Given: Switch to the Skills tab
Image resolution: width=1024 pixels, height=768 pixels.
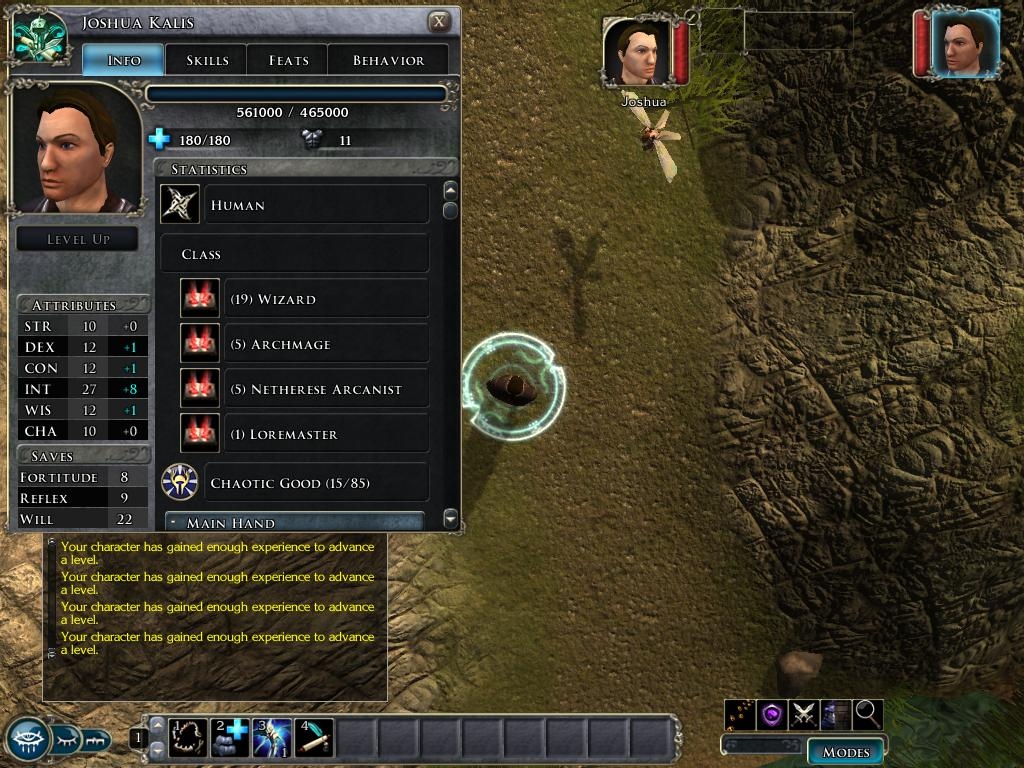Looking at the screenshot, I should tap(206, 60).
